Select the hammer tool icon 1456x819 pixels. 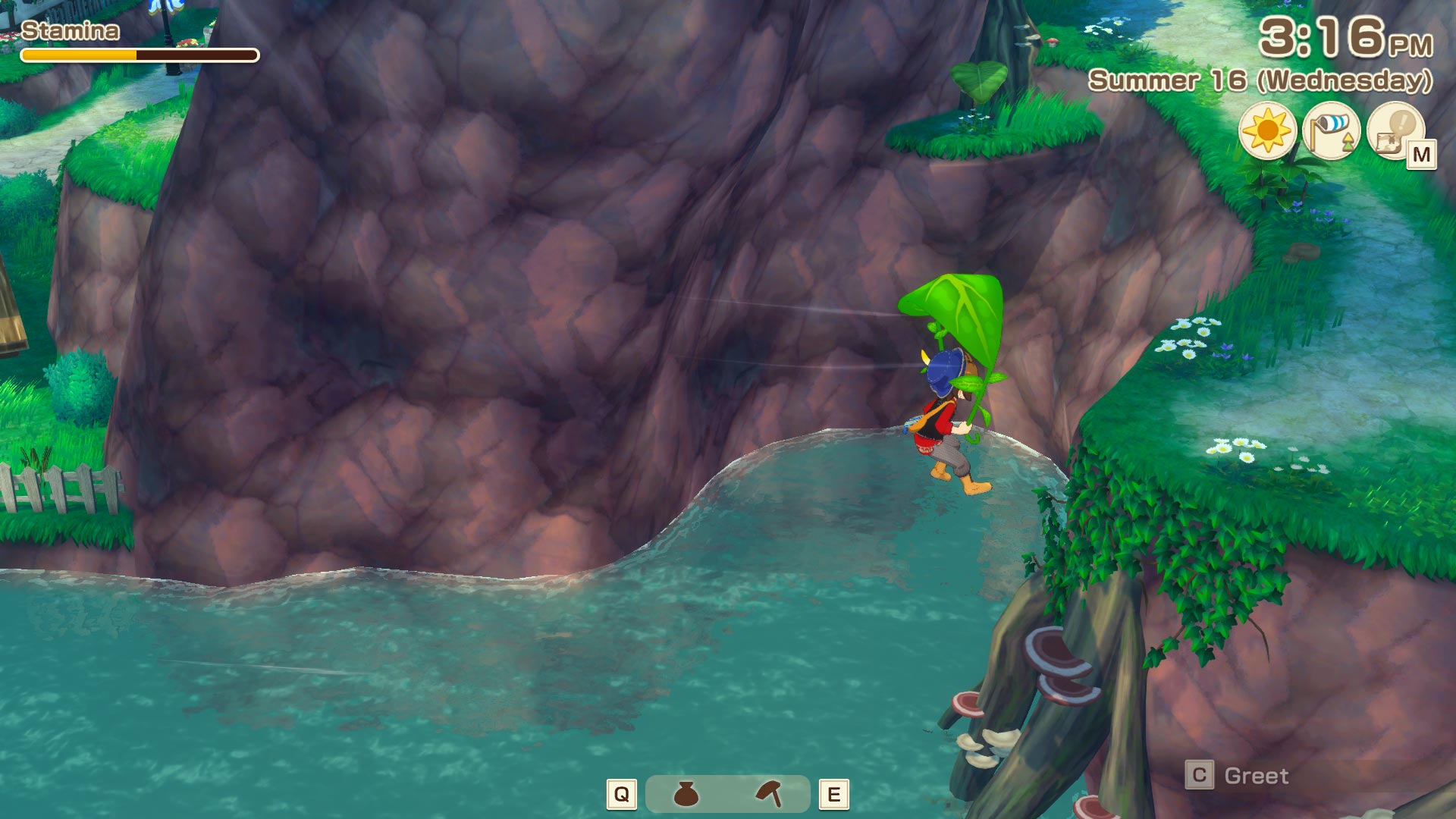[x=769, y=794]
